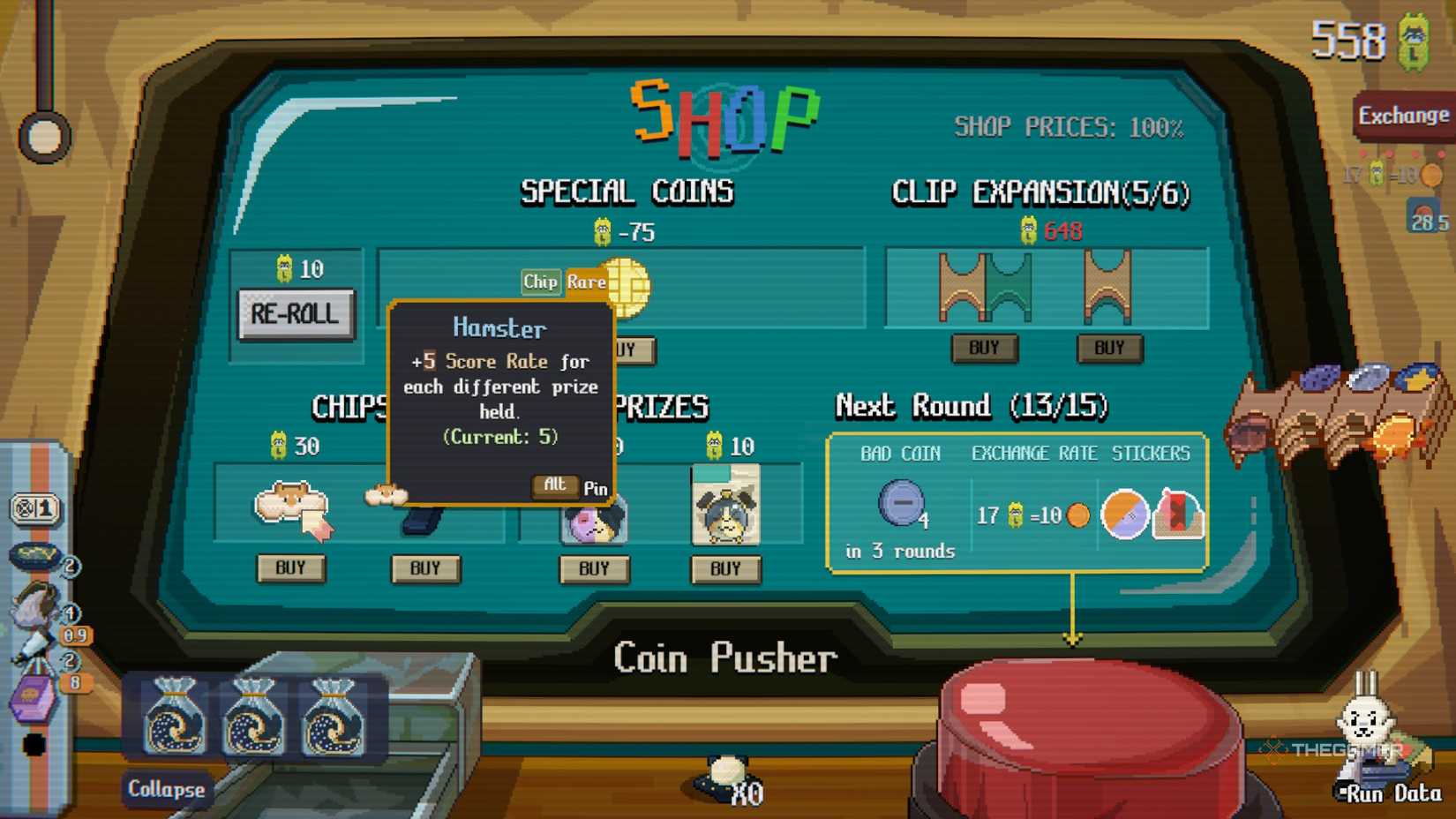Select the panda prize portrait in the shop

pos(594,521)
